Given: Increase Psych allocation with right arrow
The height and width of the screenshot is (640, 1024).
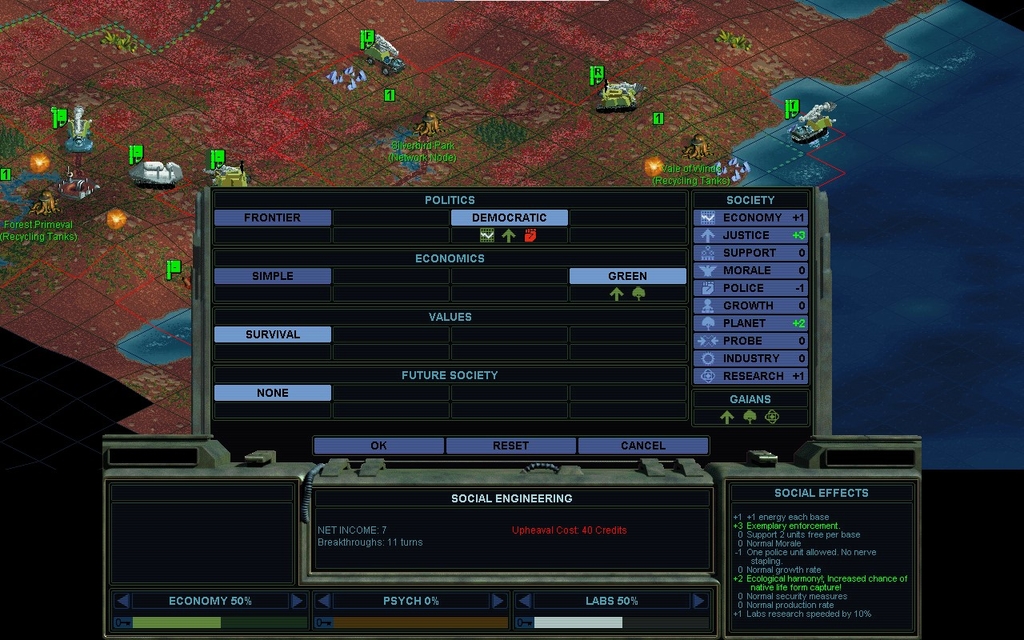Looking at the screenshot, I should click(x=497, y=601).
